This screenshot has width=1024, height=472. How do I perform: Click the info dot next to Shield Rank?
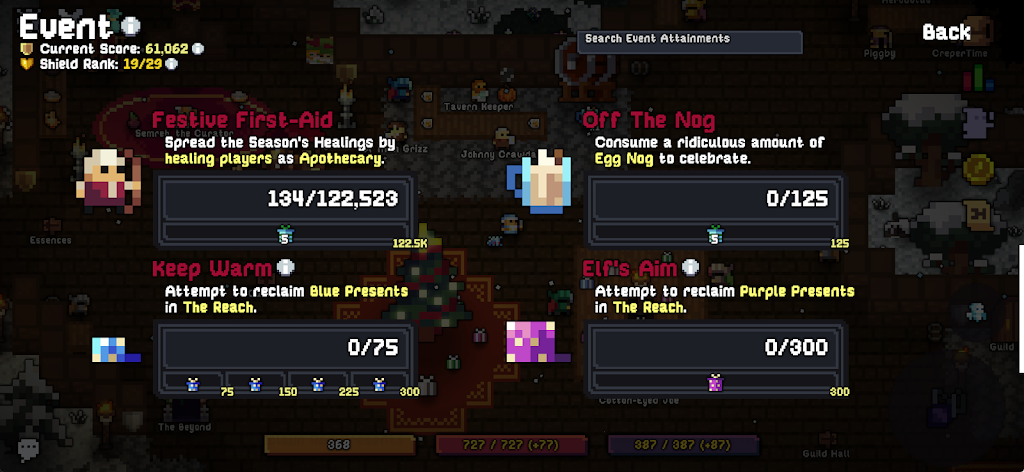click(172, 64)
